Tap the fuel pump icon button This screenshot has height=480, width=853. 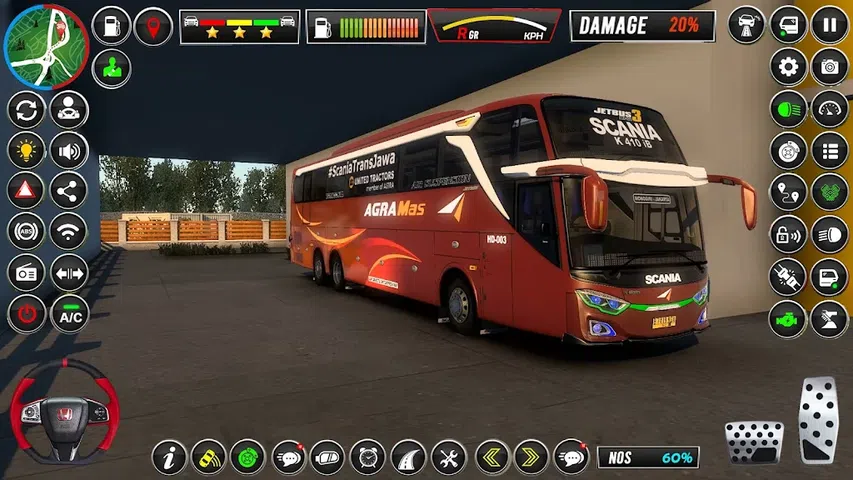pyautogui.click(x=111, y=26)
